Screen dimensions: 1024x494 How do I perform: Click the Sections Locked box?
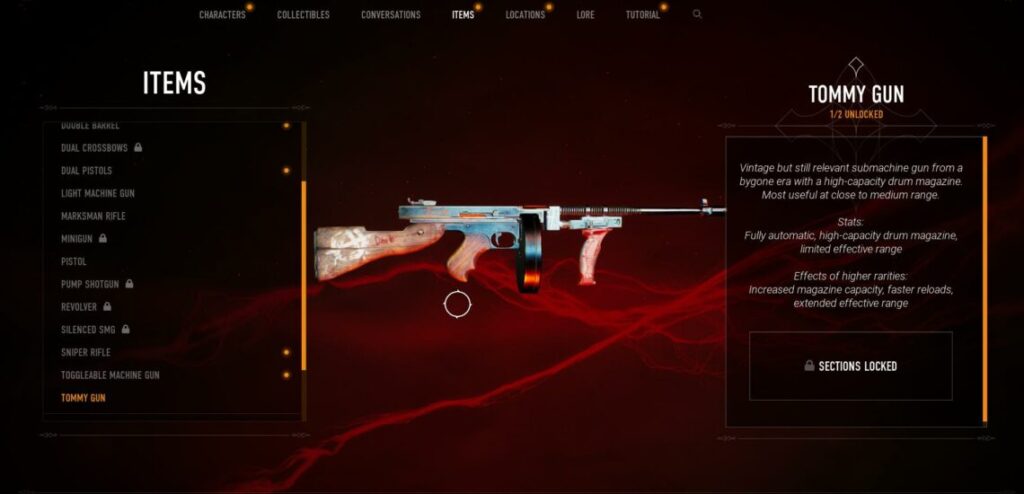850,366
